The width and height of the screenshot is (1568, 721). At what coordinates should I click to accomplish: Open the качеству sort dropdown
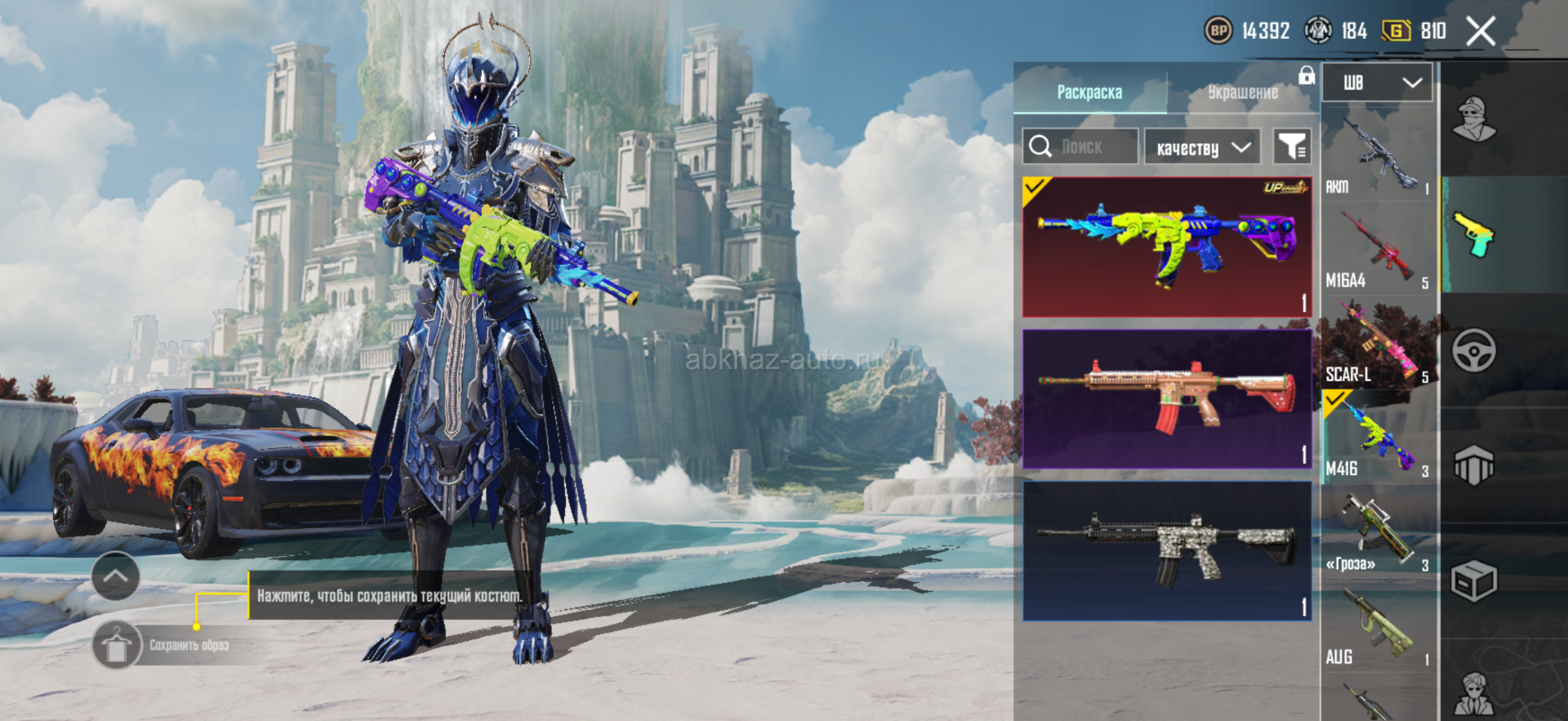1202,148
